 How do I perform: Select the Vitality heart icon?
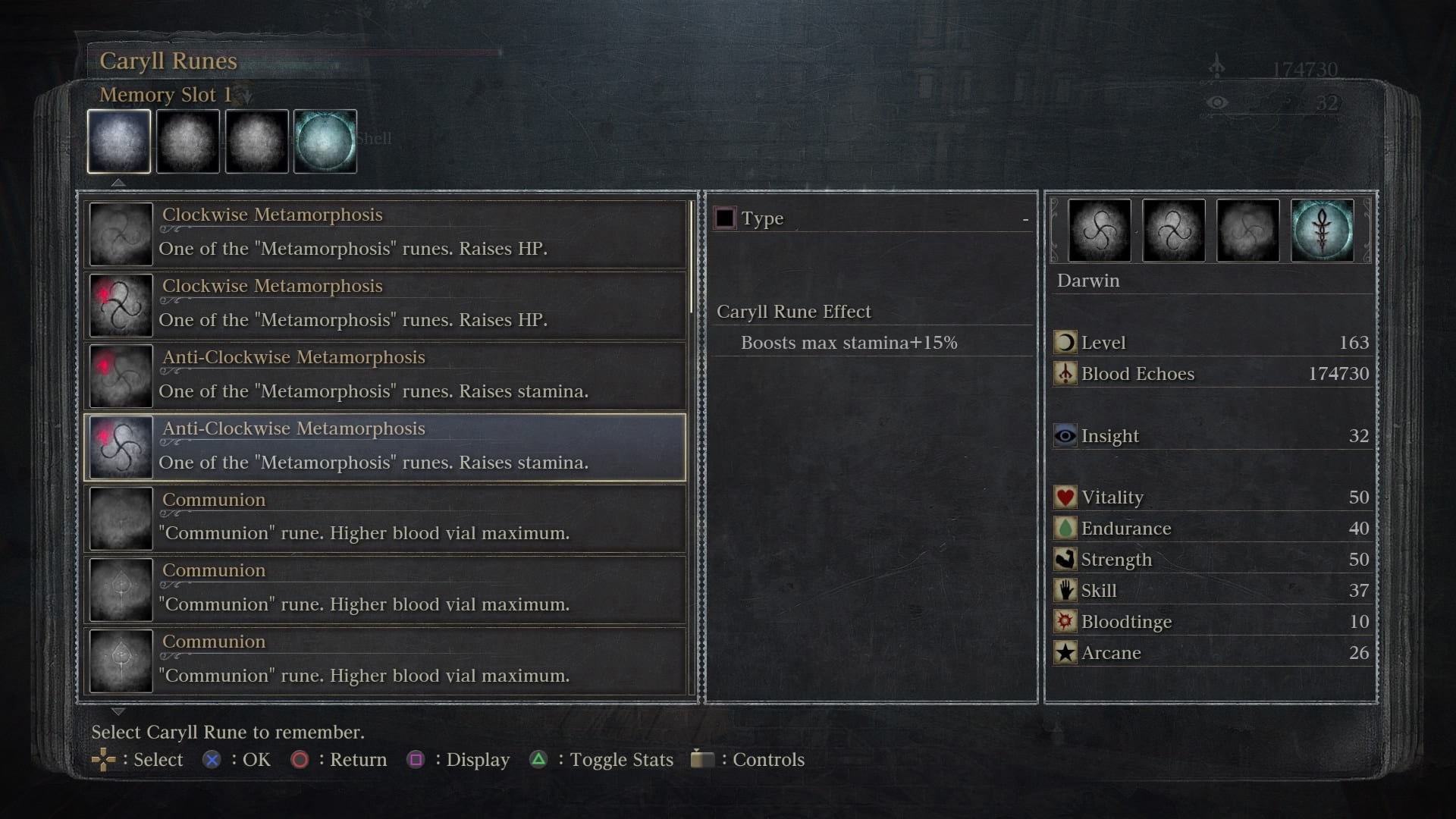[x=1065, y=497]
